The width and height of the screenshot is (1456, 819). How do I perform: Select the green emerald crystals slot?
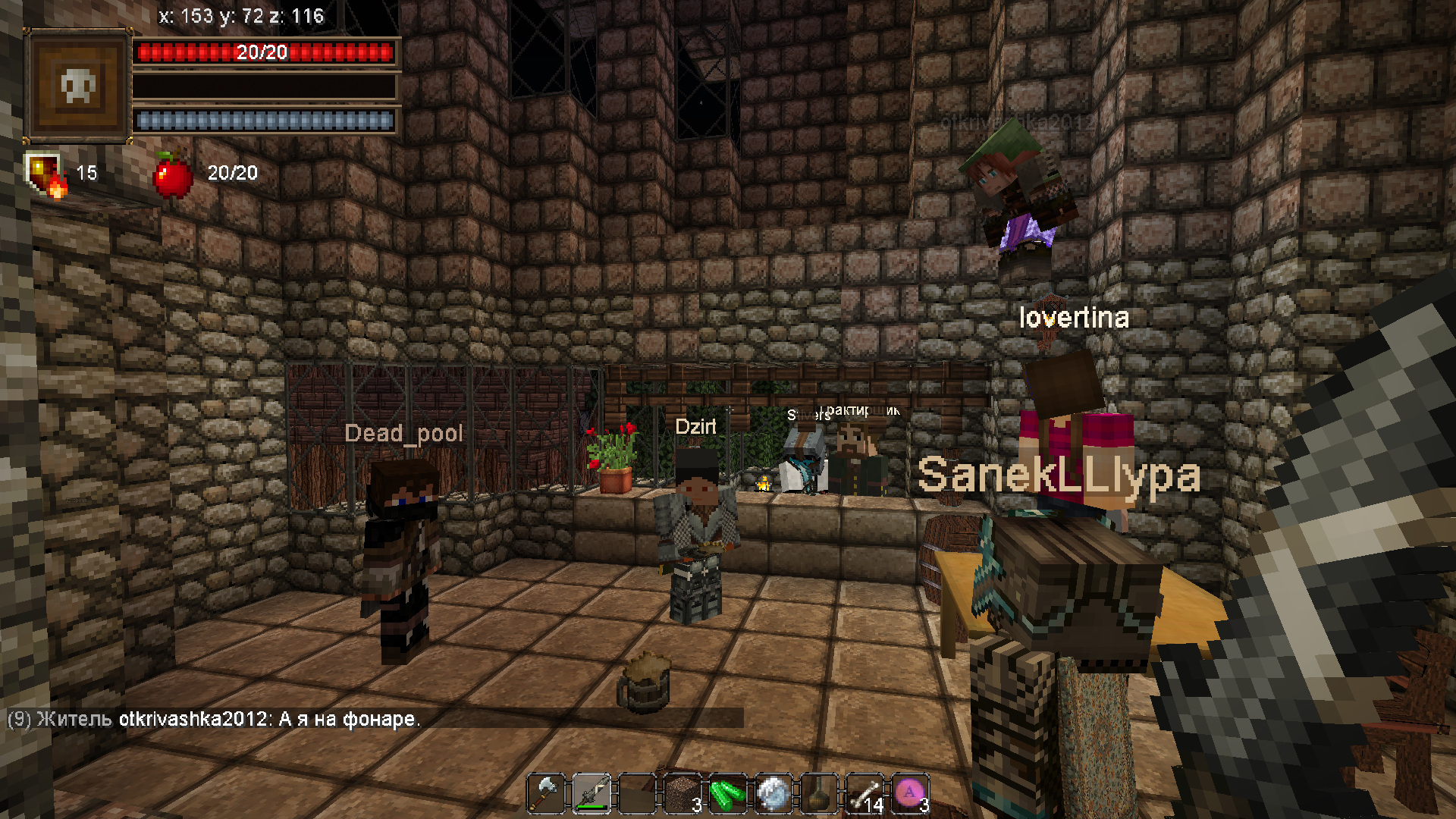[728, 794]
